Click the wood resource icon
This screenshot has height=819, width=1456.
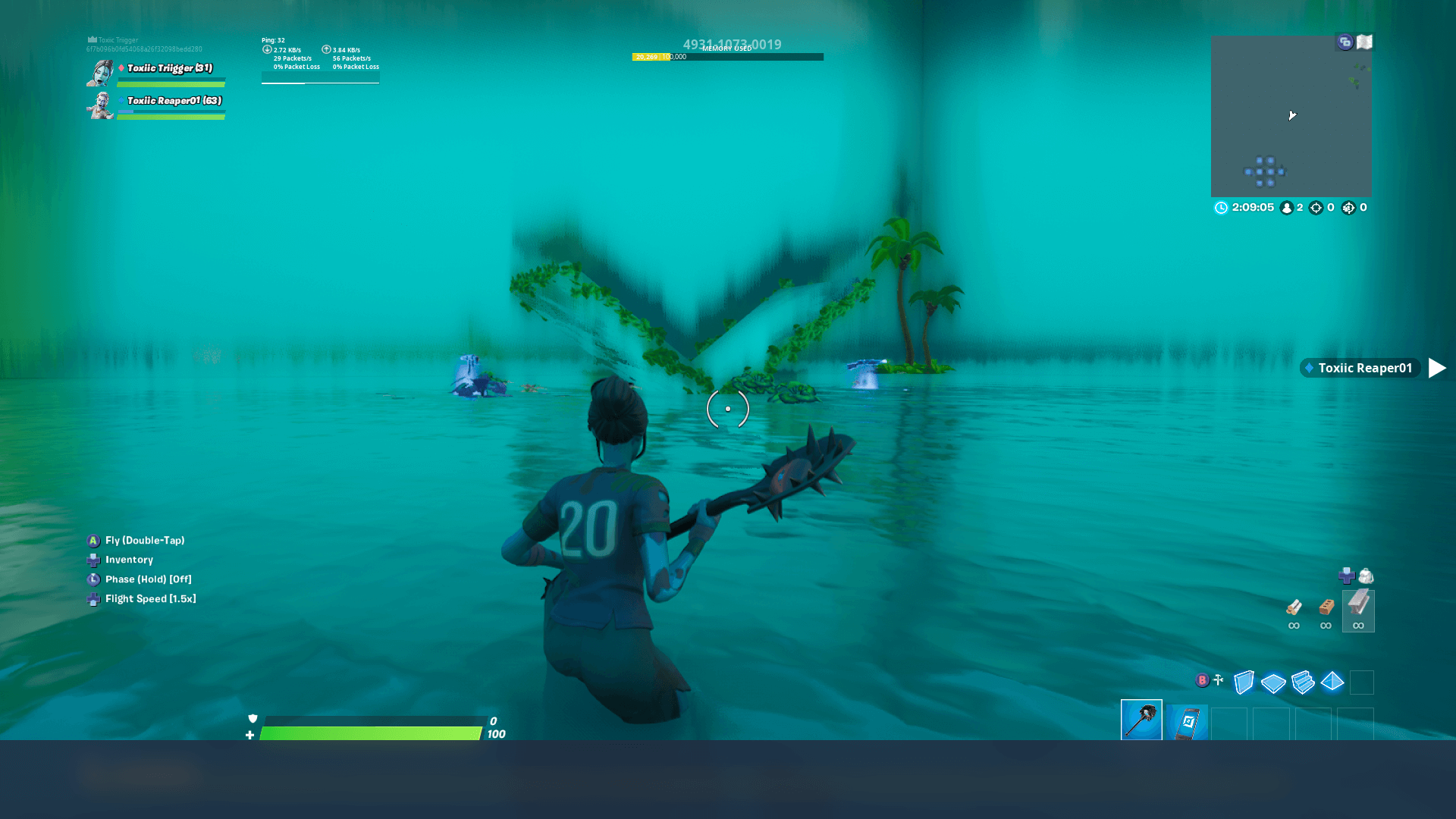(x=1294, y=607)
